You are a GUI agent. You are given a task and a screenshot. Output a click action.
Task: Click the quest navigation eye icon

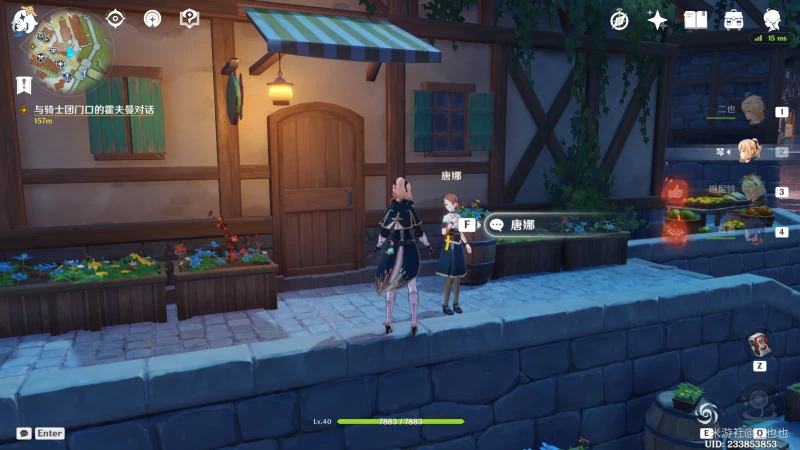click(116, 18)
